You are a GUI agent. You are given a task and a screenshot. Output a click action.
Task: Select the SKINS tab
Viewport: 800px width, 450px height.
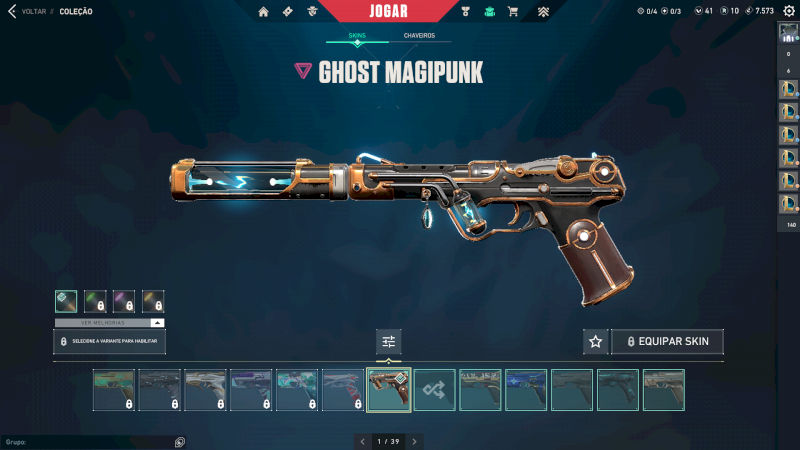(x=357, y=36)
